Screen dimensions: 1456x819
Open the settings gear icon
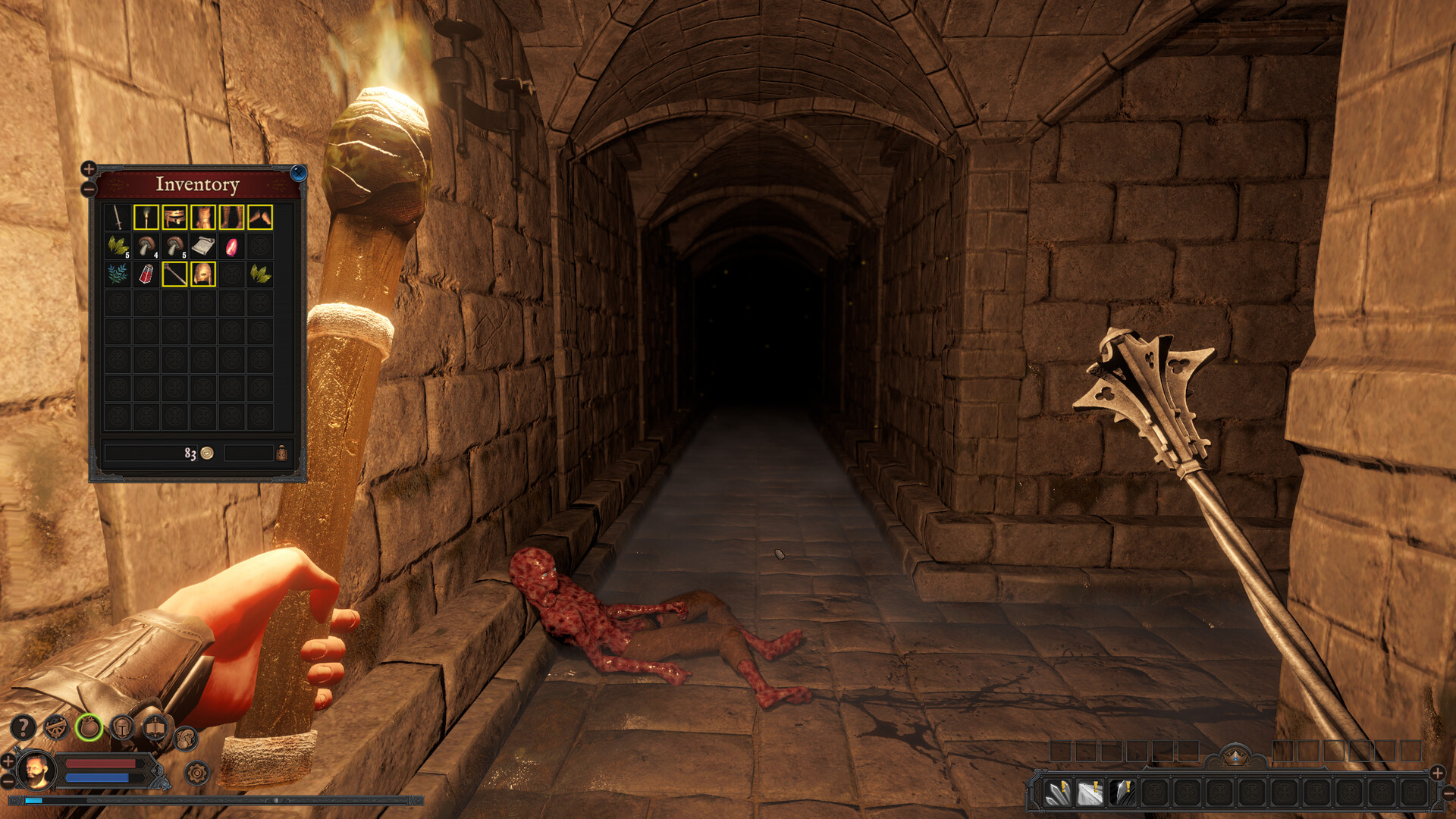coord(196,774)
